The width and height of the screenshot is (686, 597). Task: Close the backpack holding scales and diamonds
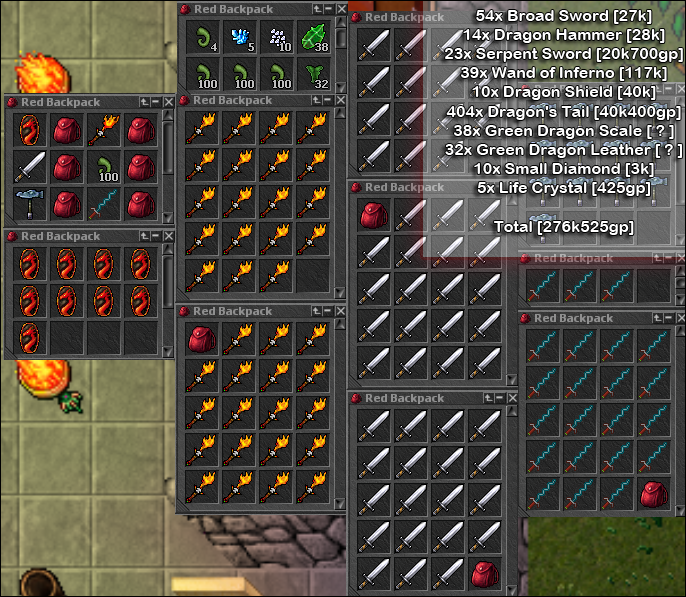[x=341, y=8]
